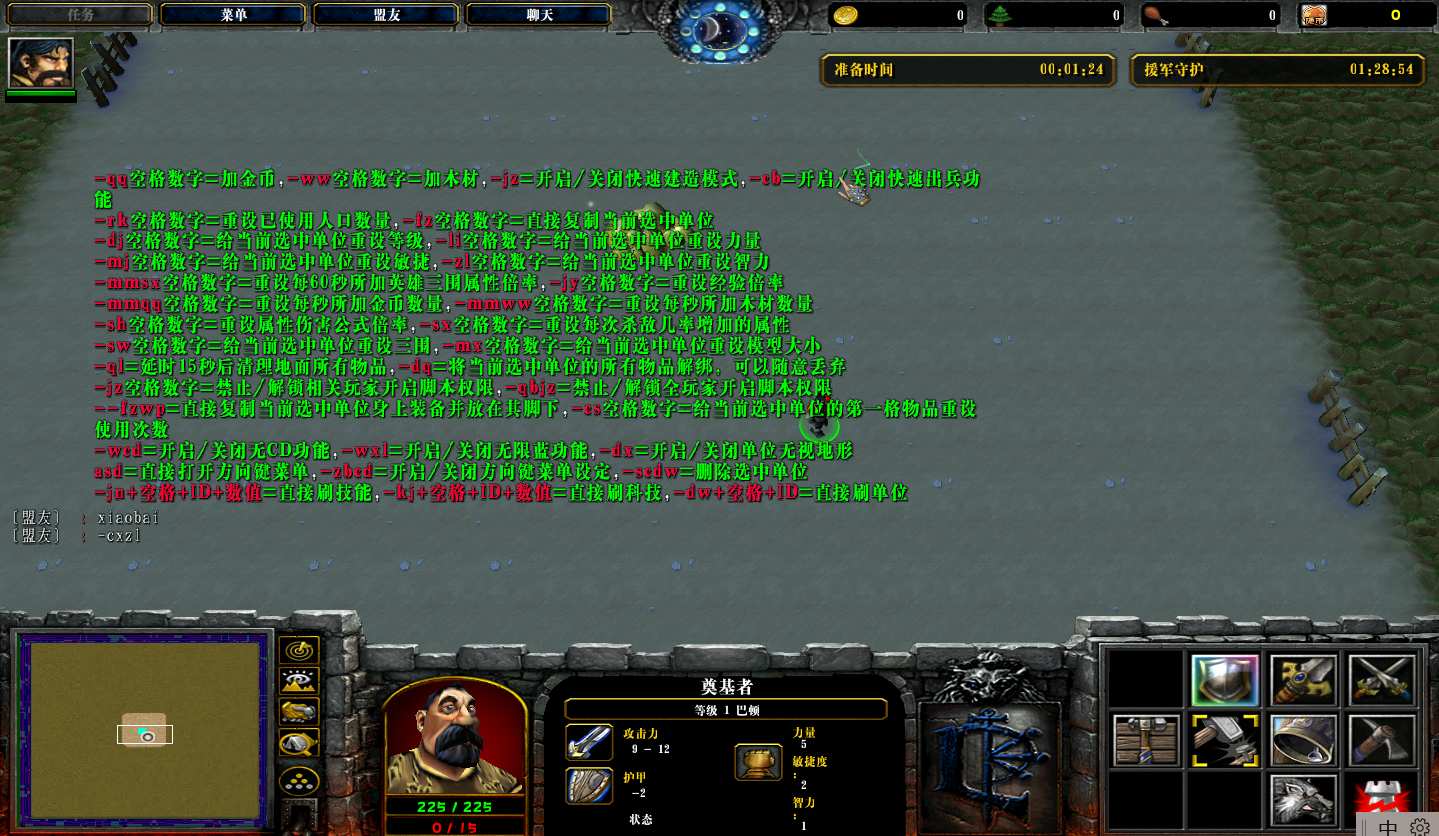Viewport: 1439px width, 836px height.
Task: Toggle formation movement with the dots button
Action: click(299, 779)
